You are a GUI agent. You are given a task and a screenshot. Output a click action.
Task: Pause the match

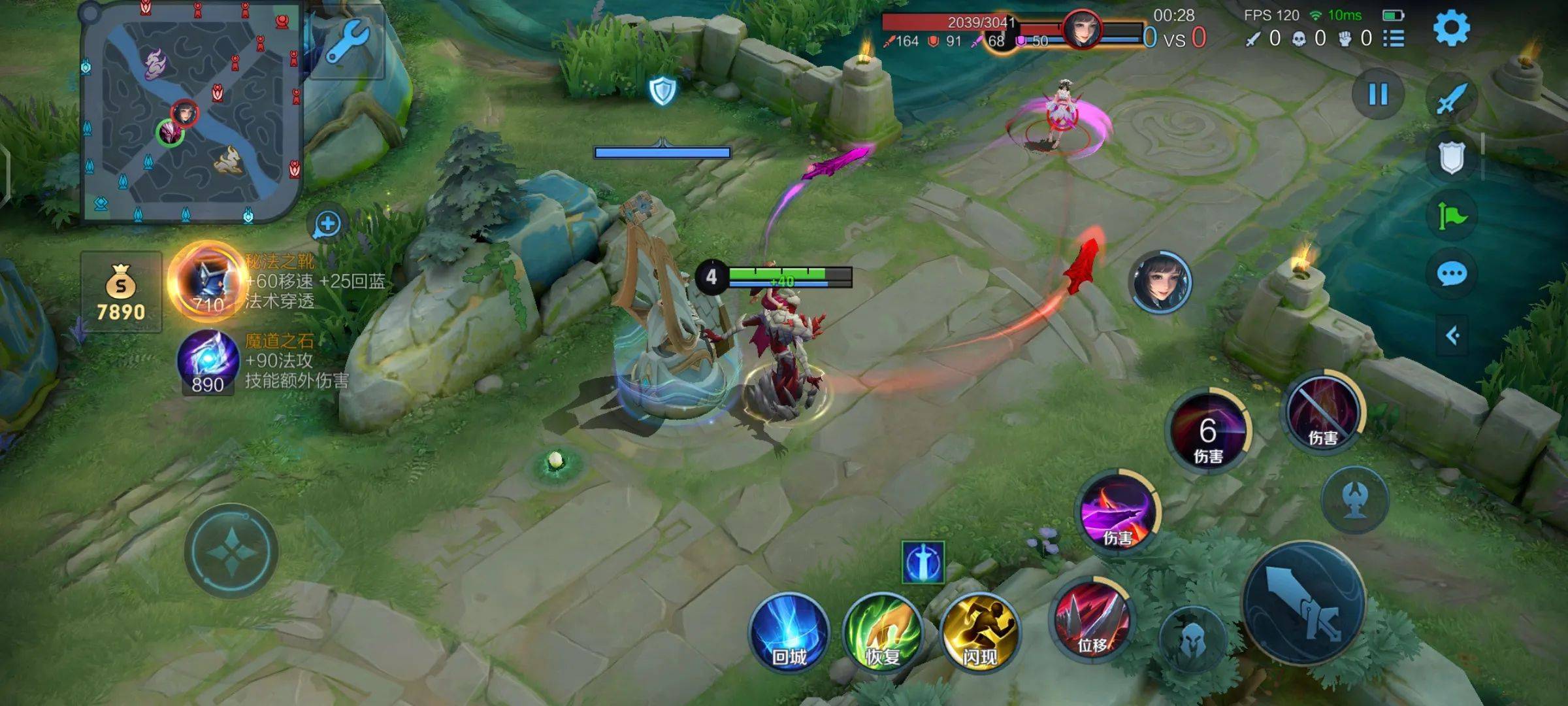1378,95
